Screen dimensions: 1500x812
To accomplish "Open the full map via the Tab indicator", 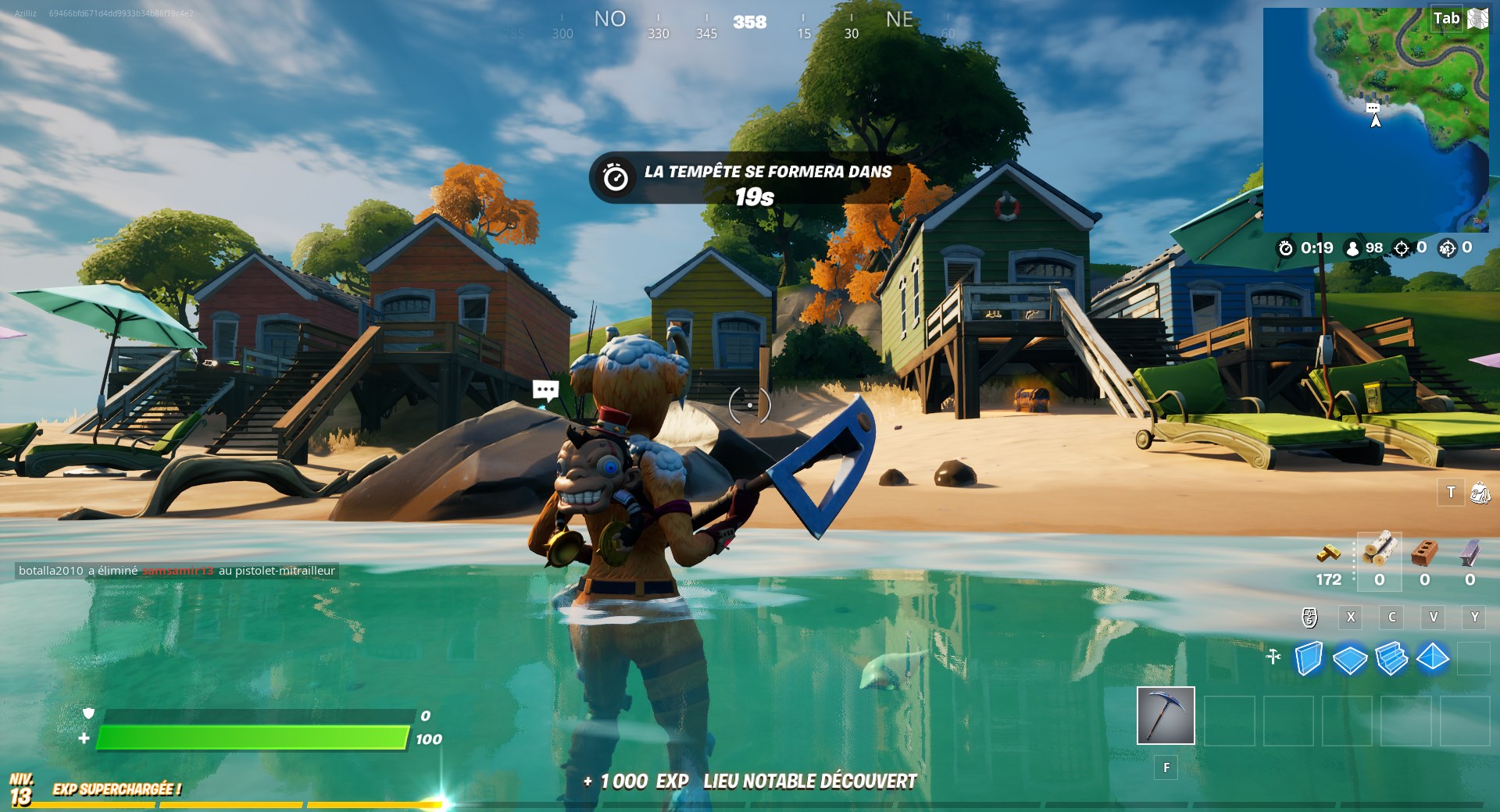I will click(1447, 17).
